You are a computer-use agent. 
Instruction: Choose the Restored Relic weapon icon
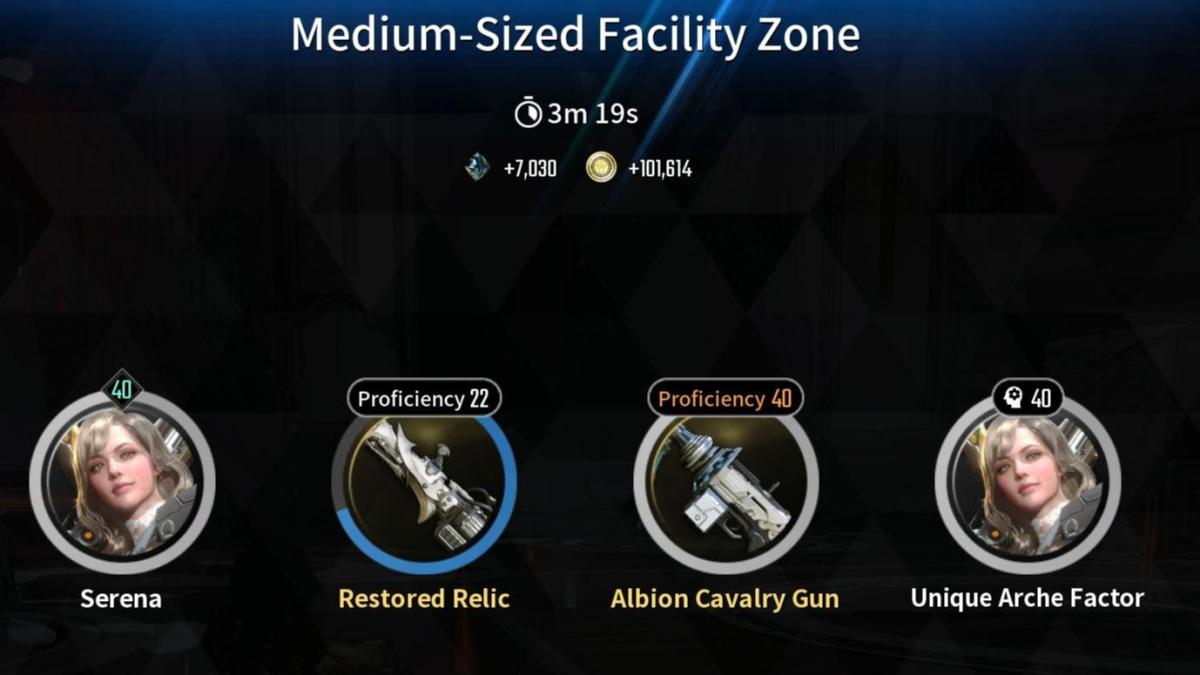pyautogui.click(x=424, y=486)
